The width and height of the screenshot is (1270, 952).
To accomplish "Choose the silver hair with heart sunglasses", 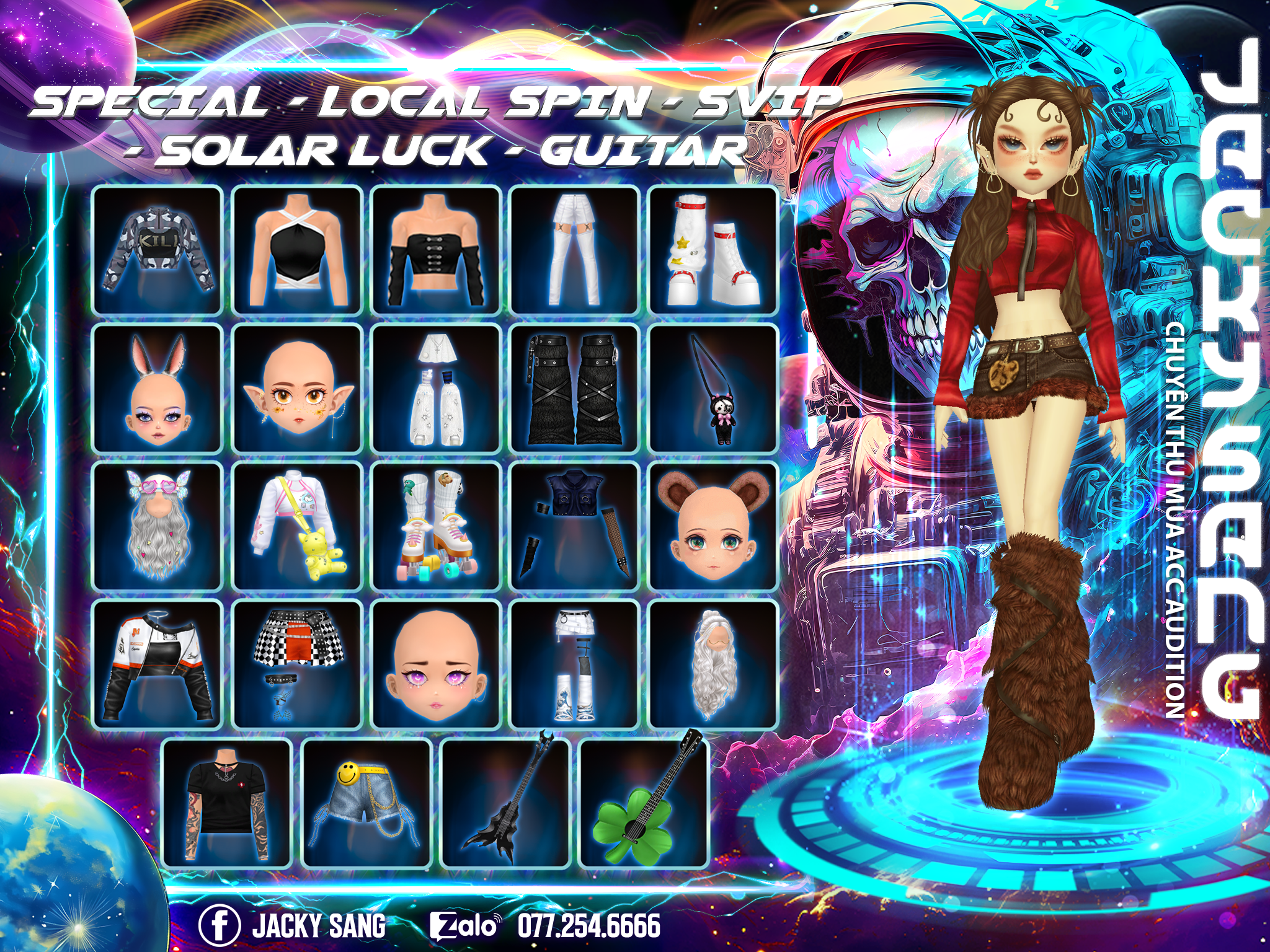I will [158, 527].
